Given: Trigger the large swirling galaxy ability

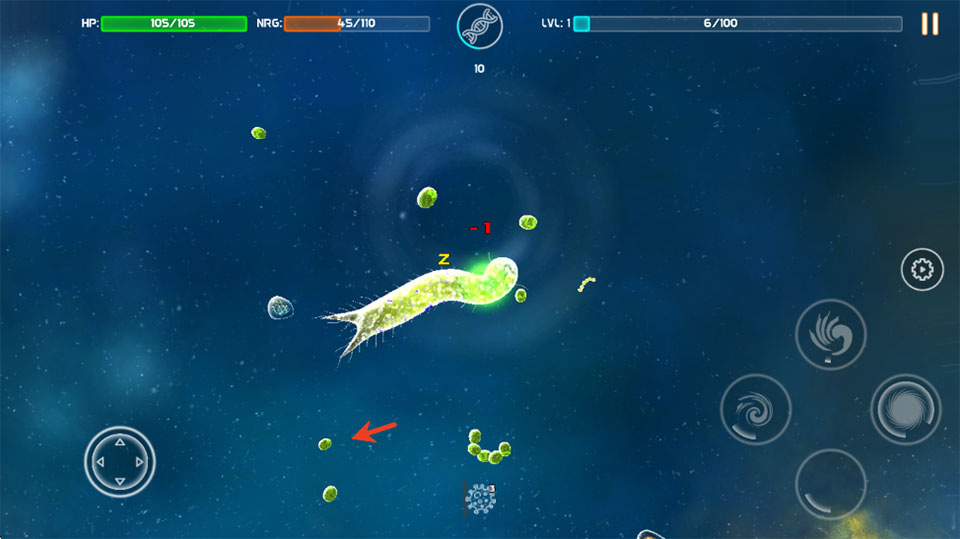Looking at the screenshot, I should tap(905, 409).
